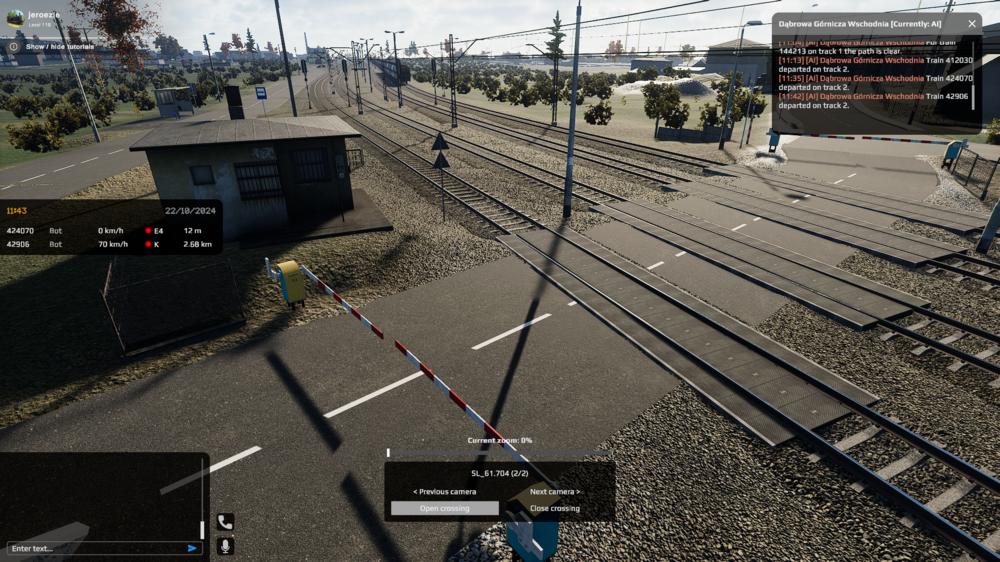Click the Open crossing button
This screenshot has width=1000, height=562.
tap(444, 508)
